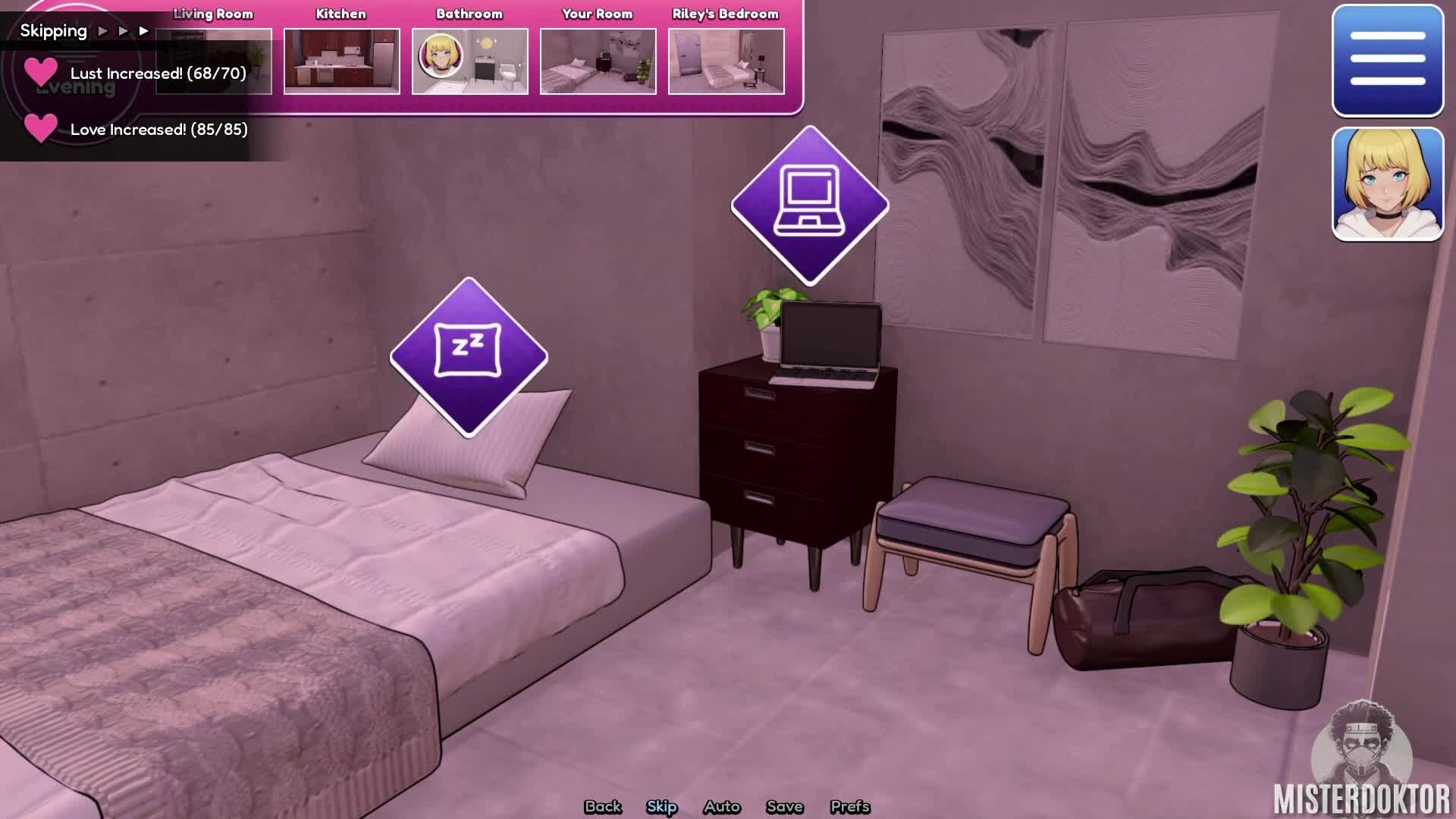The width and height of the screenshot is (1456, 819).
Task: Choose the sleep pillow icon
Action: pos(469,356)
